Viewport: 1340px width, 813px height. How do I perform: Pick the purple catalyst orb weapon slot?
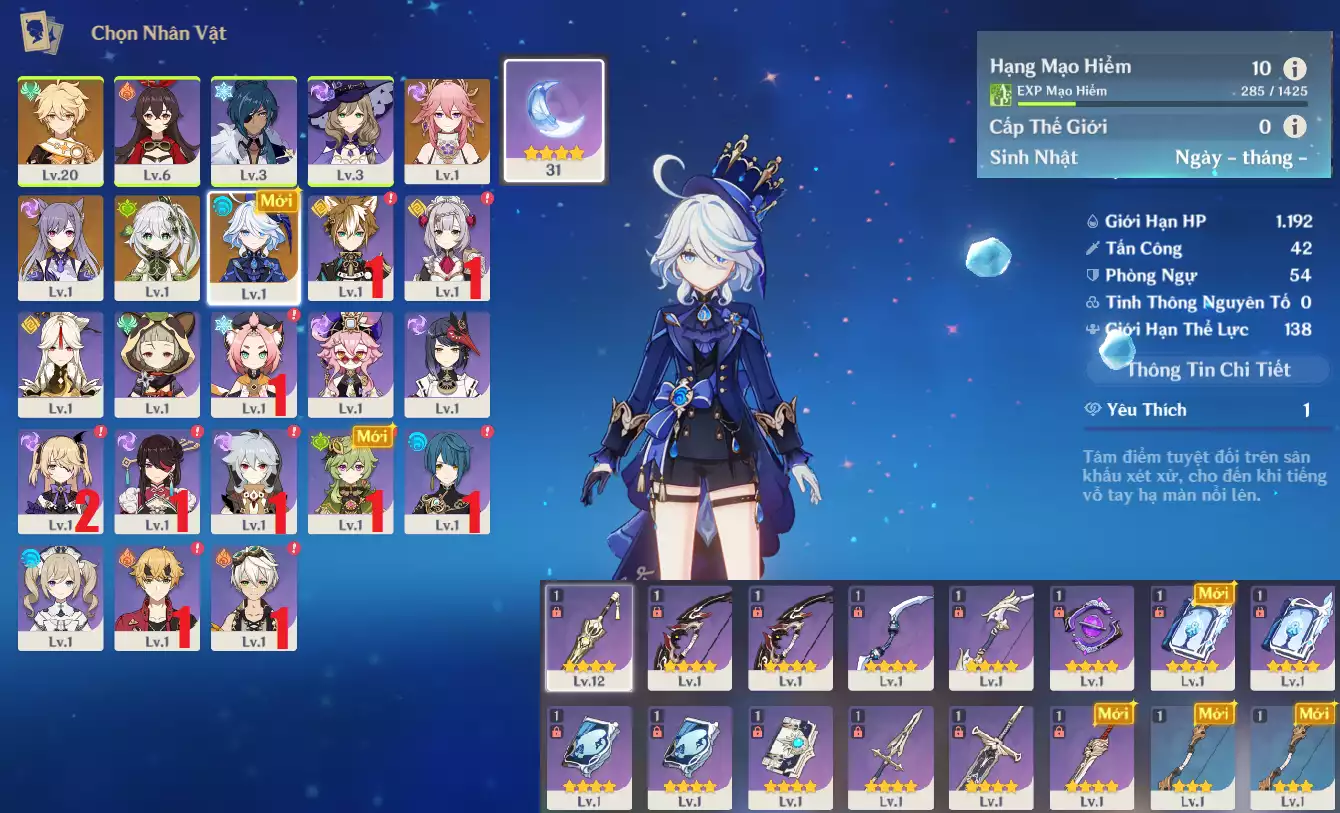click(x=1092, y=638)
